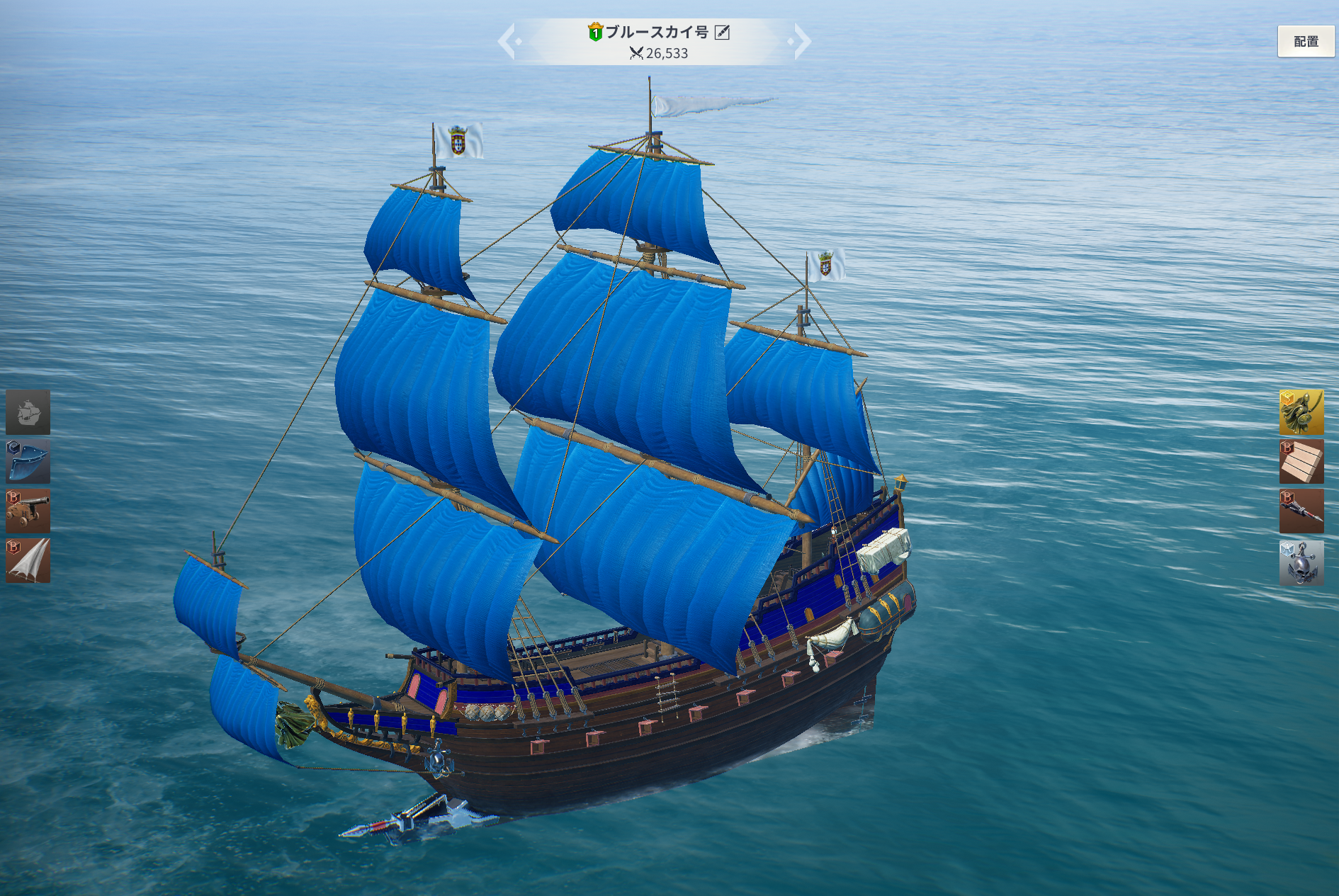Switch to the next ship with the right arrow
1339x896 pixels.
pyautogui.click(x=801, y=41)
